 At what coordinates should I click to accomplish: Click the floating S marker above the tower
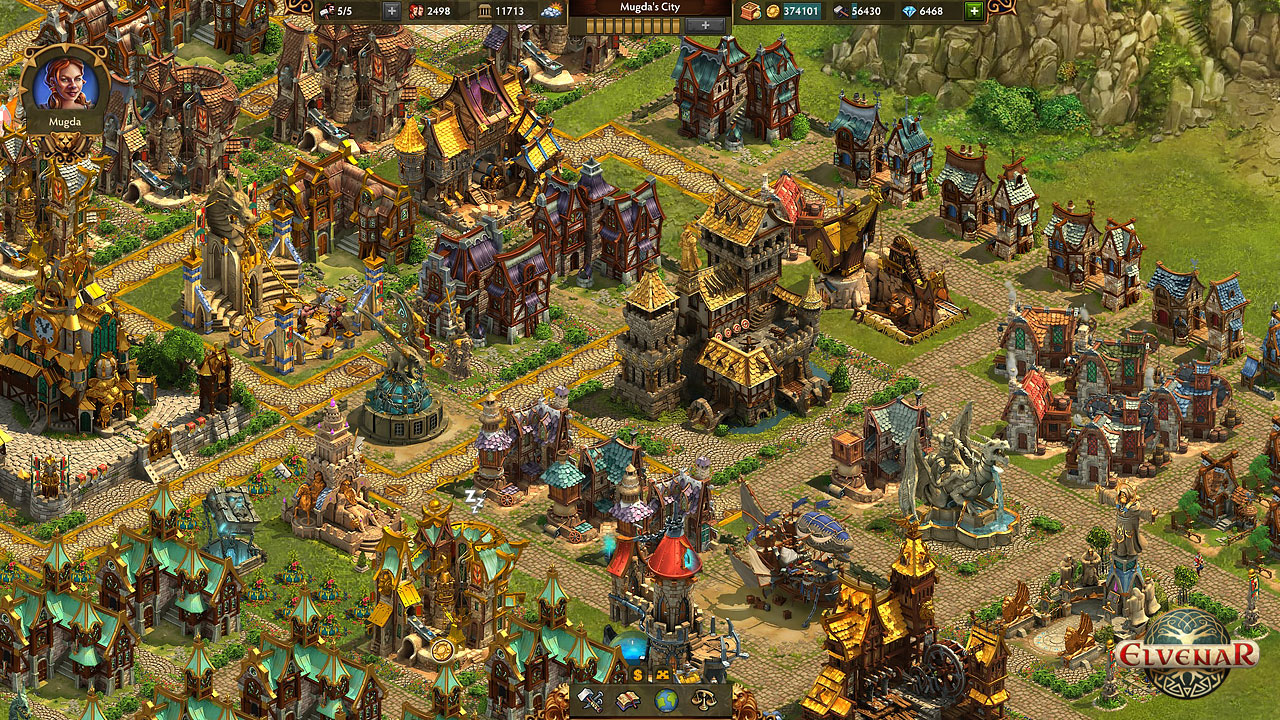click(637, 674)
